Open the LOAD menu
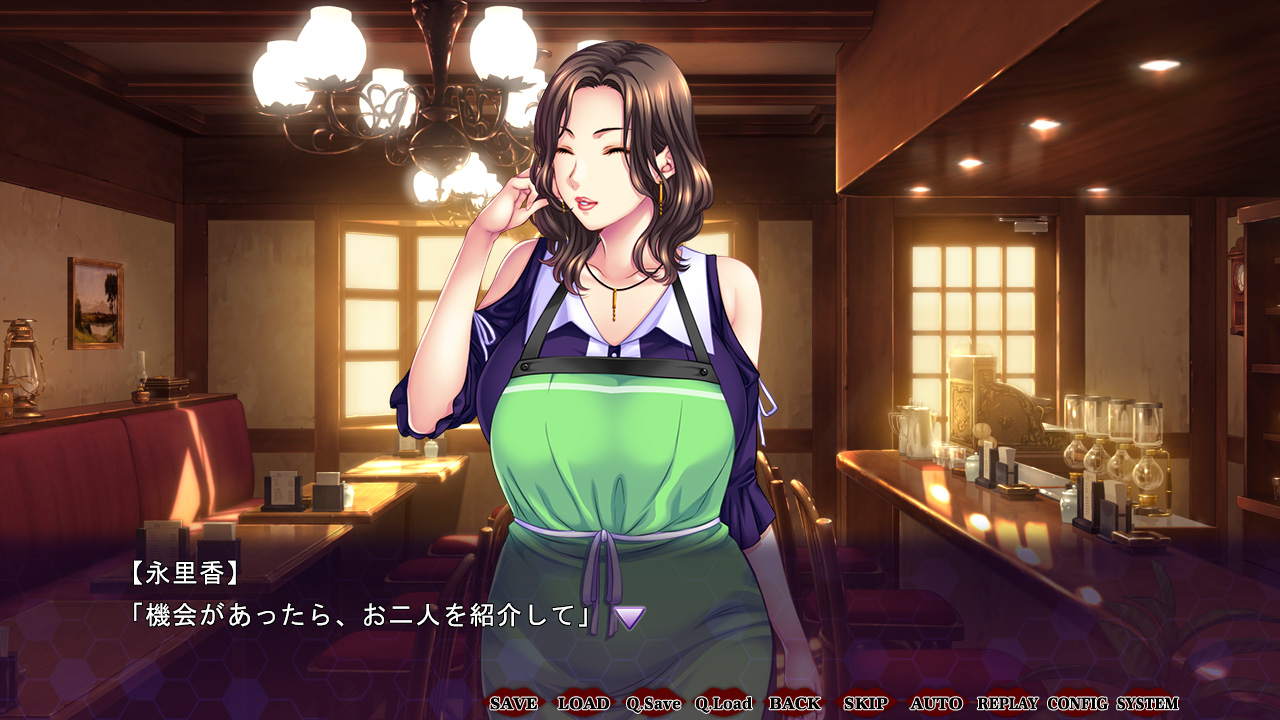This screenshot has width=1280, height=720. [583, 703]
